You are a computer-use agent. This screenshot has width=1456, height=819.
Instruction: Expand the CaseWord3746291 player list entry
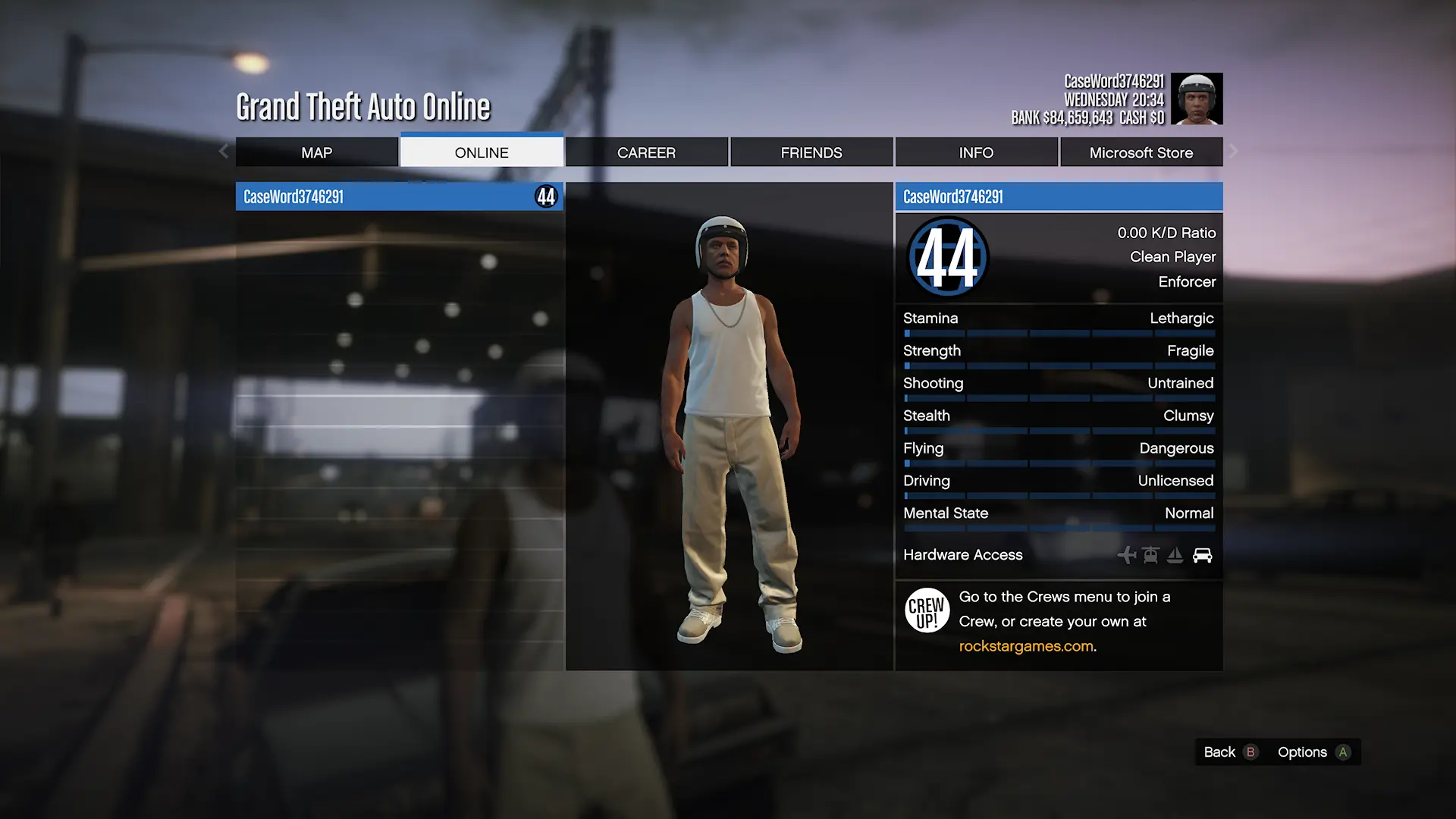(x=400, y=196)
